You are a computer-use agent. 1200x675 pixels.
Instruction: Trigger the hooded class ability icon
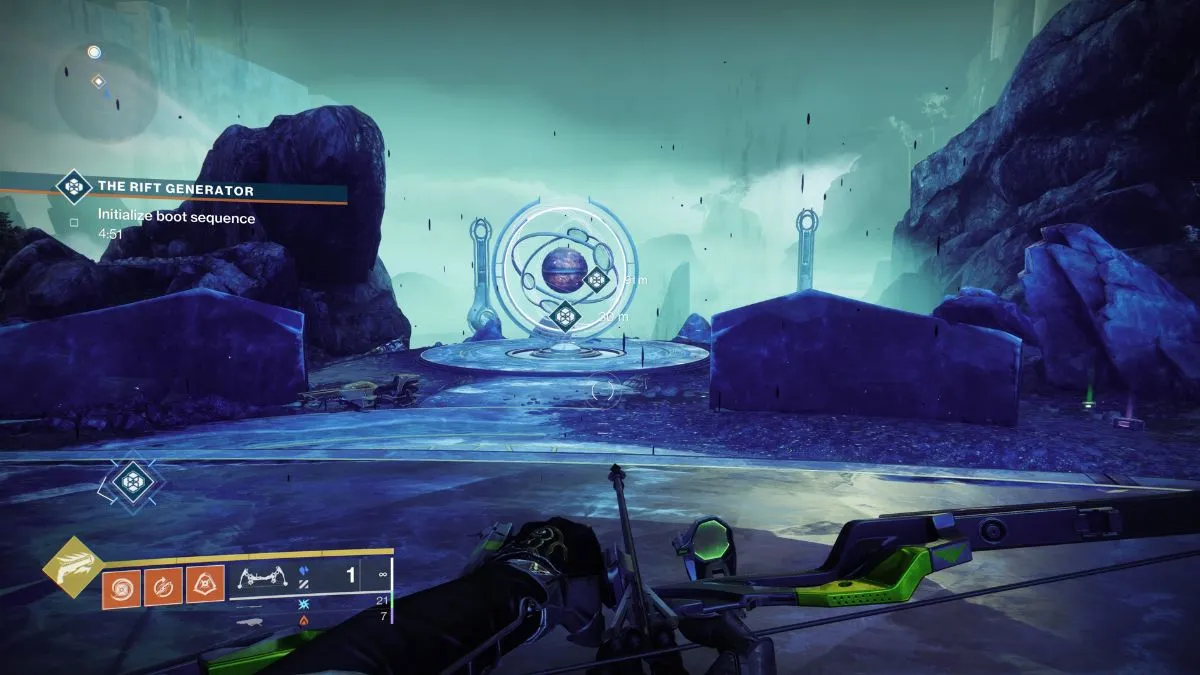[x=205, y=585]
